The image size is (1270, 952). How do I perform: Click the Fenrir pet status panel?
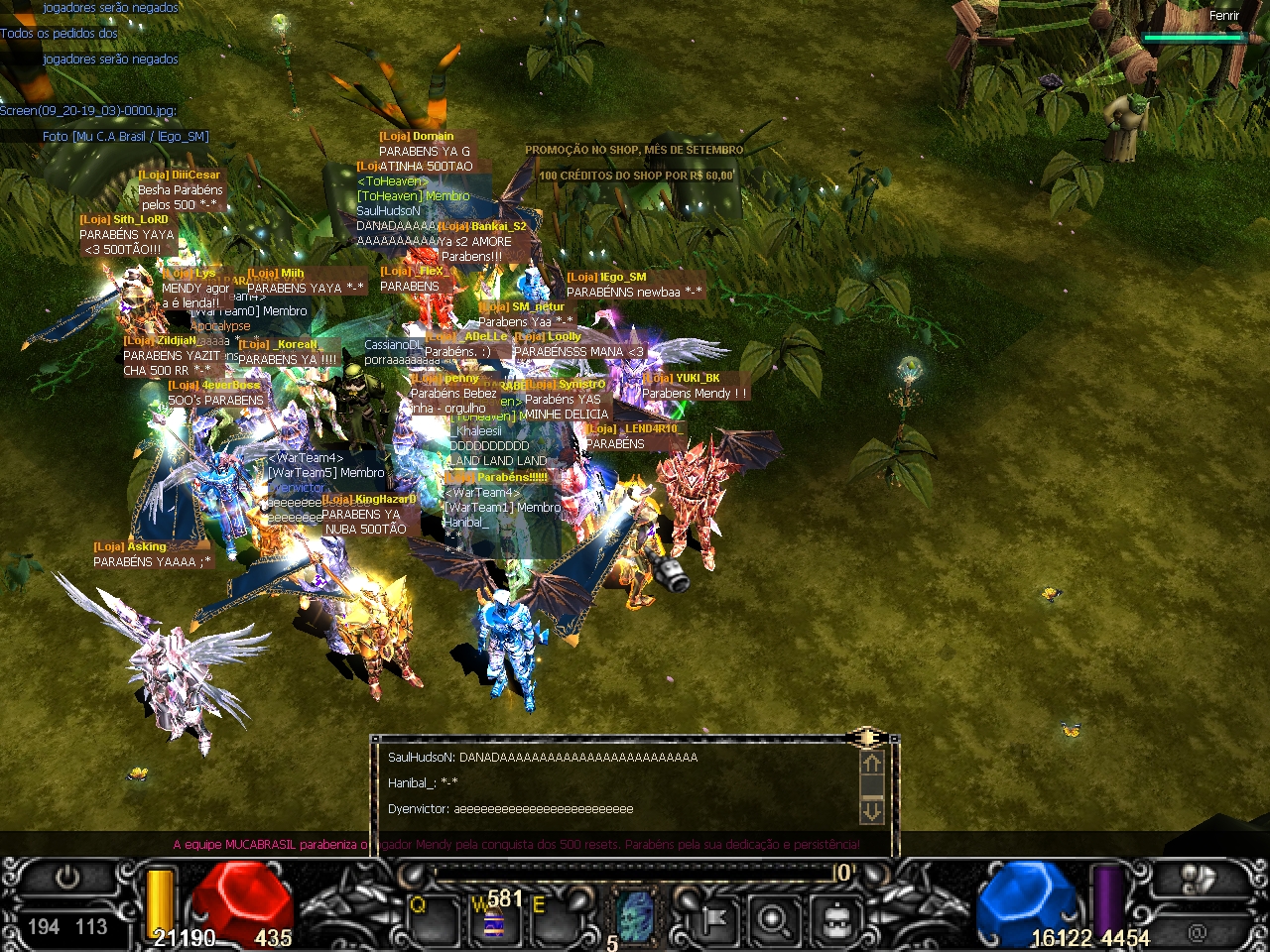tap(1194, 27)
